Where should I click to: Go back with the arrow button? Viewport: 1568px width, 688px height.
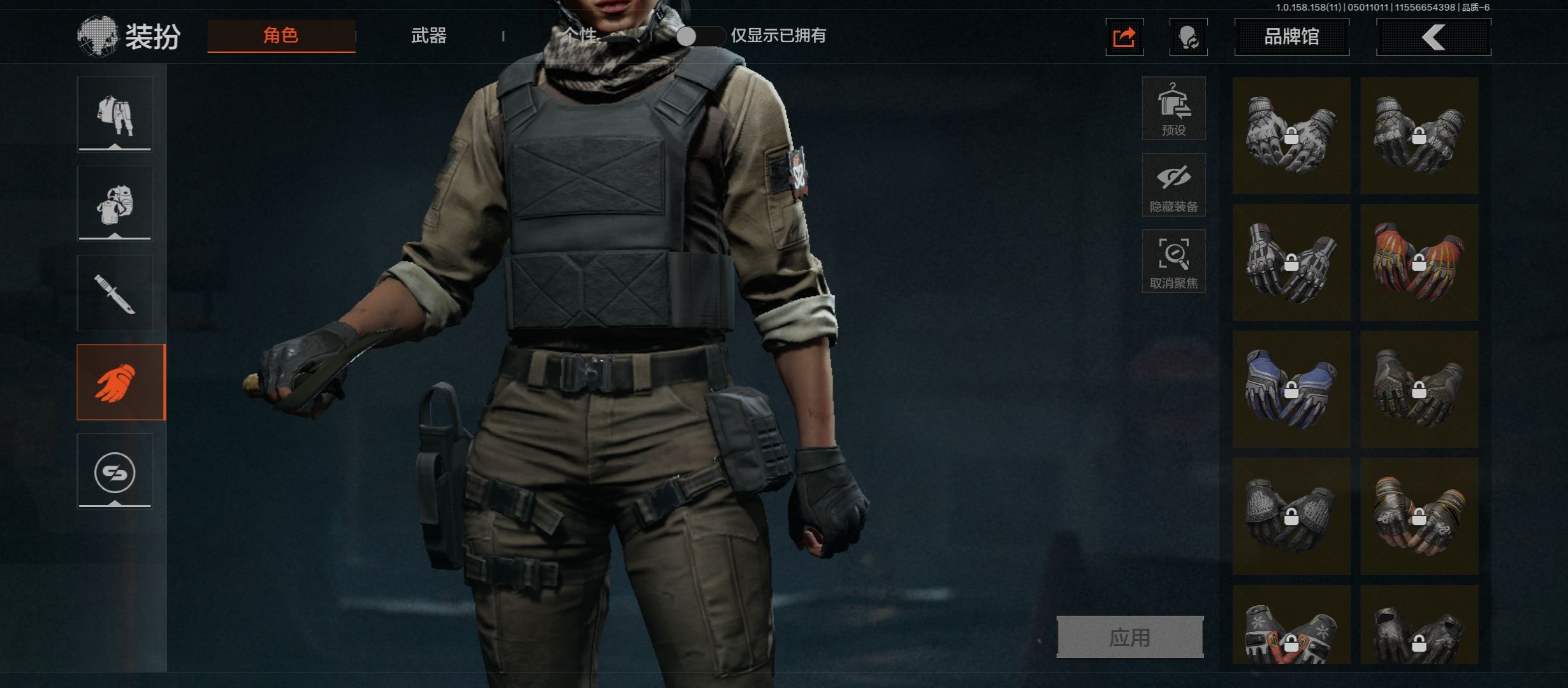coord(1434,37)
